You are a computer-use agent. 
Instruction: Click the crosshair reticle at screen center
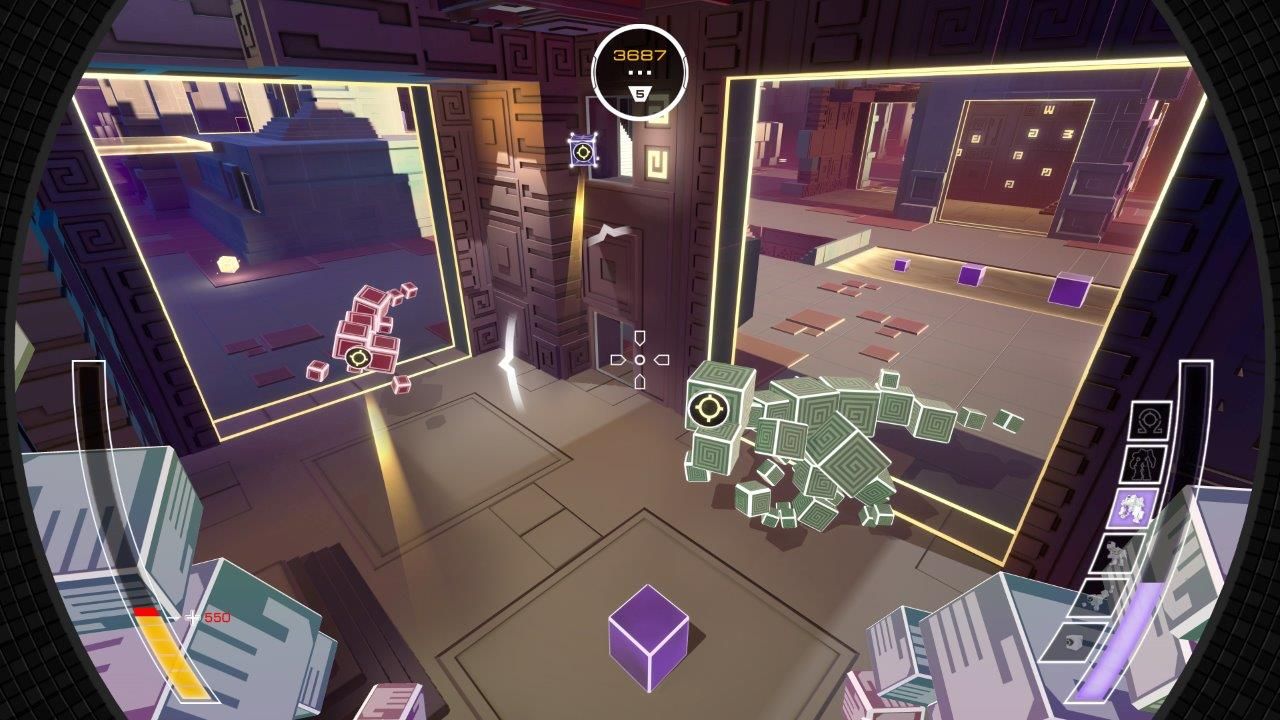click(640, 359)
